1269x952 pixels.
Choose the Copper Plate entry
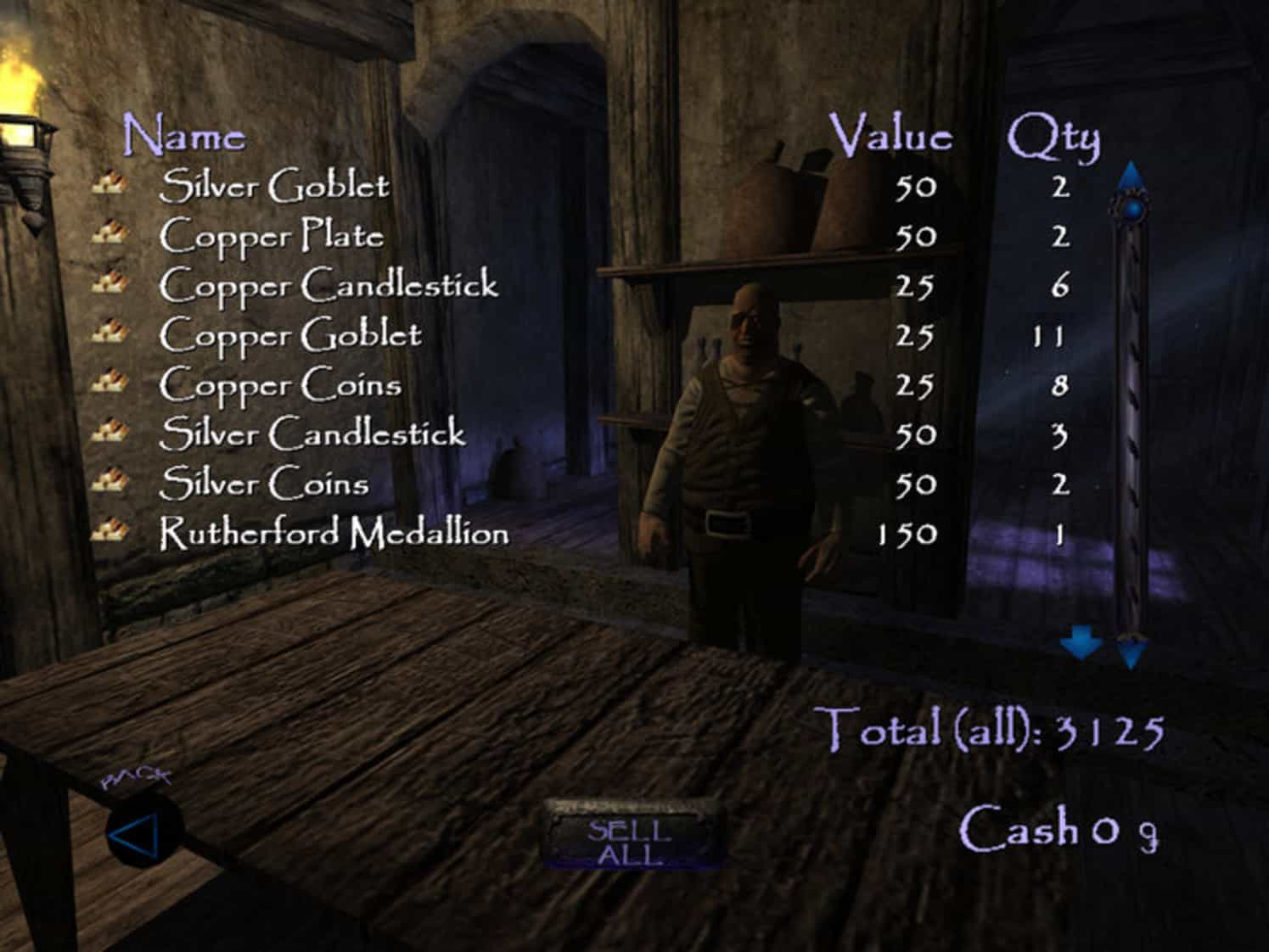coord(272,236)
